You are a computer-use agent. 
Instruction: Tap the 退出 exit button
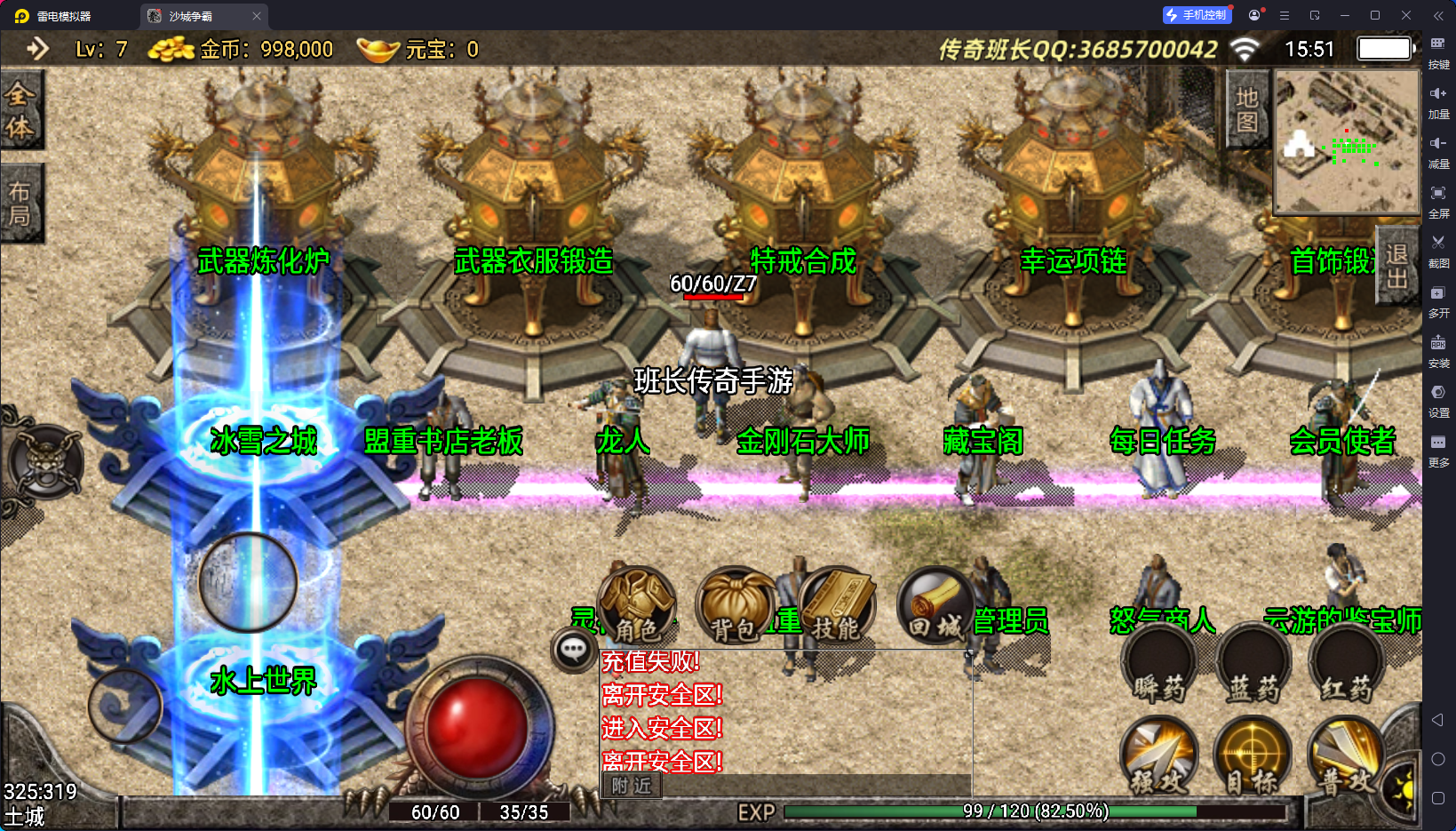point(1396,266)
